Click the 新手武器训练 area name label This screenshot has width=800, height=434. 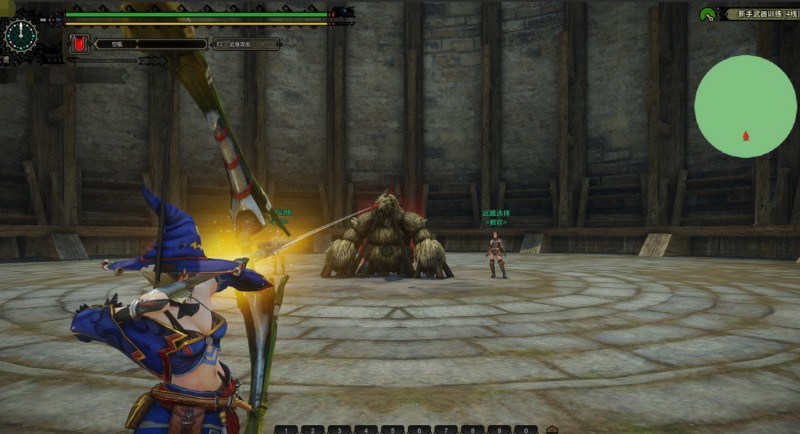click(762, 14)
